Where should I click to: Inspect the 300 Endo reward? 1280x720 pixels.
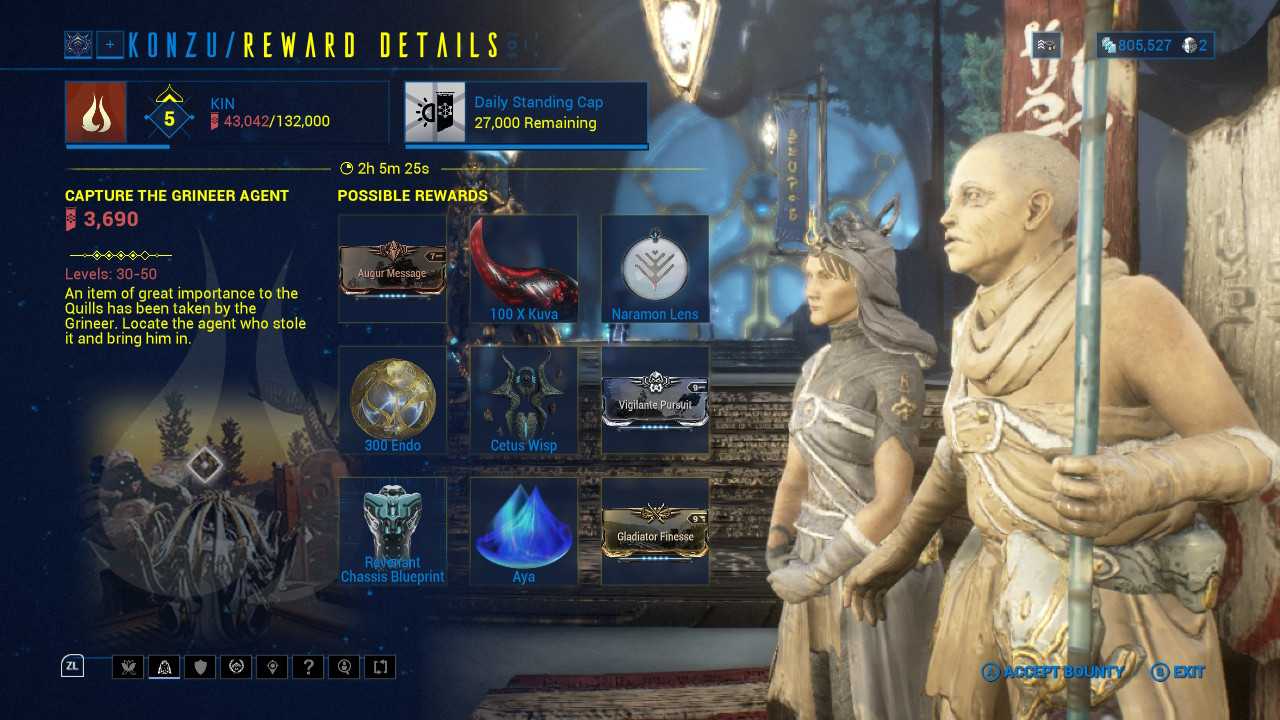point(392,400)
